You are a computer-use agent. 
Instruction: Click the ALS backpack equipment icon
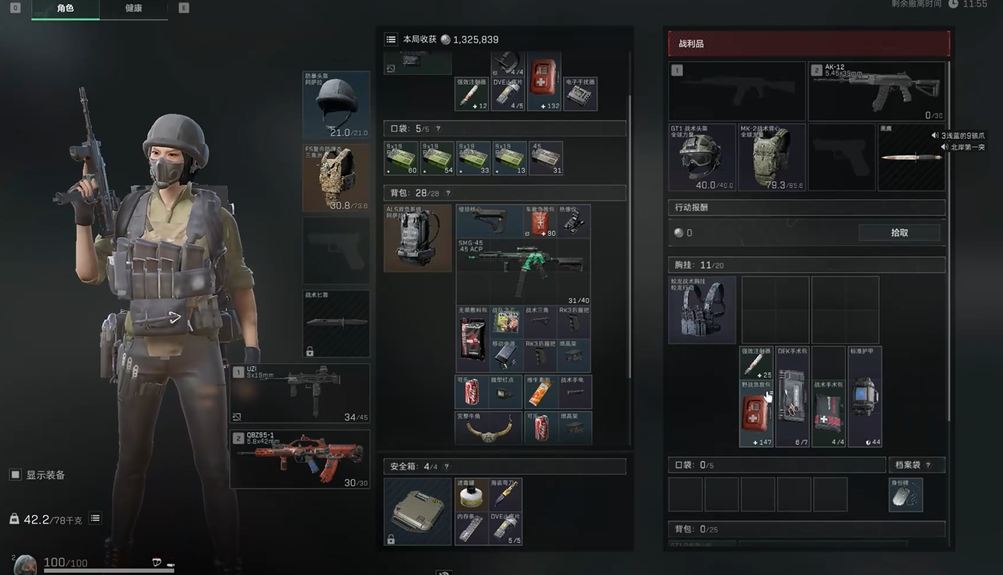[417, 238]
